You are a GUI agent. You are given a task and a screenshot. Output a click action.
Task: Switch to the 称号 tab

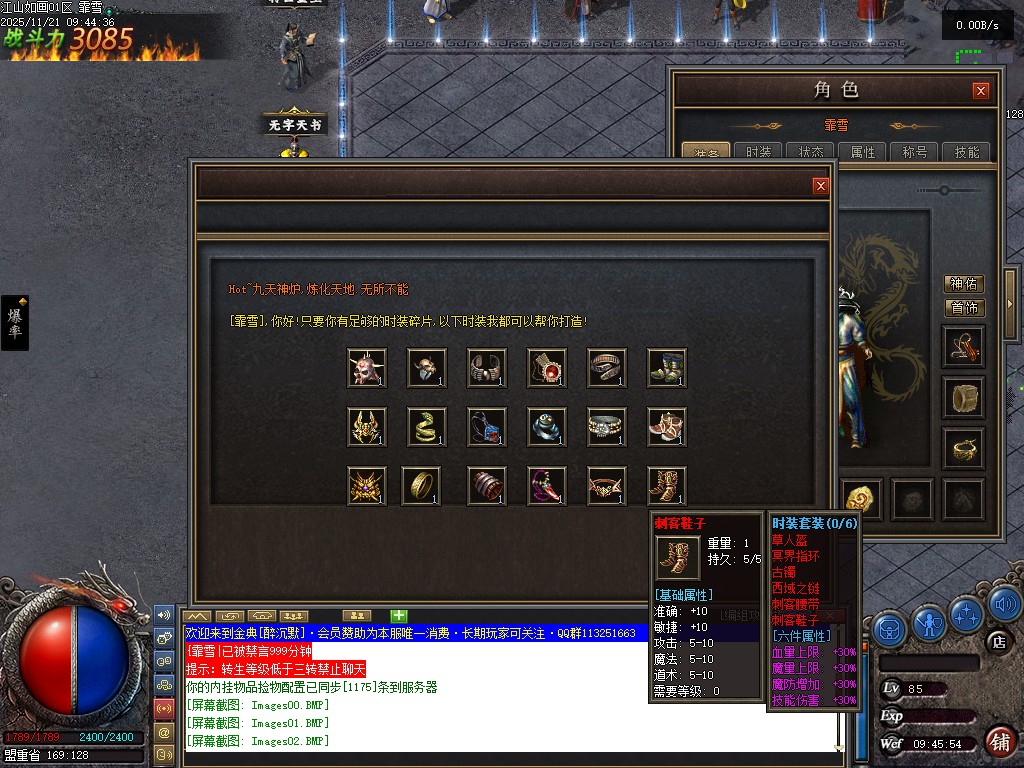[x=915, y=153]
